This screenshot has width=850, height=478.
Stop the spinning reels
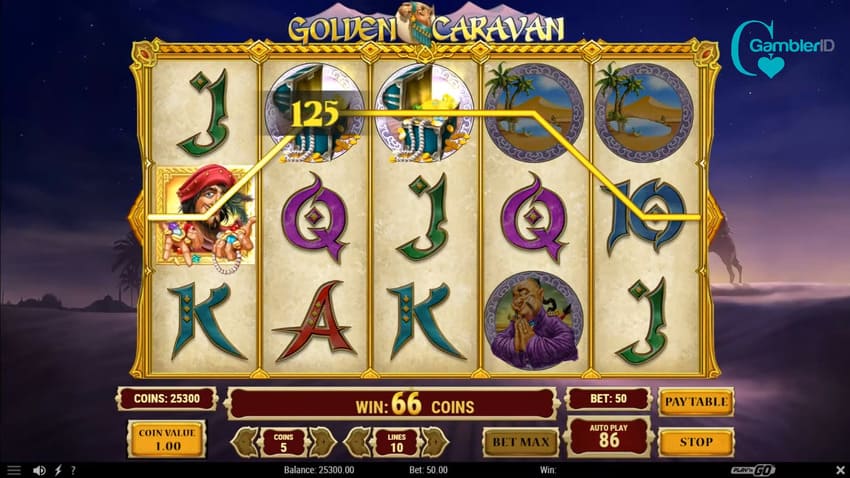coord(696,441)
